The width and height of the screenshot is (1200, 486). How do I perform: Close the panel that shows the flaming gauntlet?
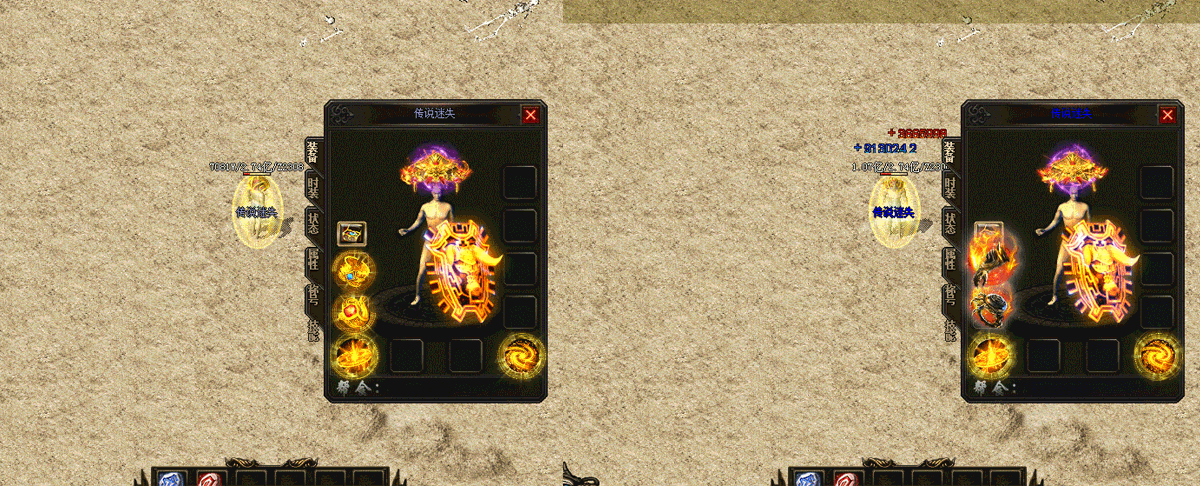(x=1167, y=115)
